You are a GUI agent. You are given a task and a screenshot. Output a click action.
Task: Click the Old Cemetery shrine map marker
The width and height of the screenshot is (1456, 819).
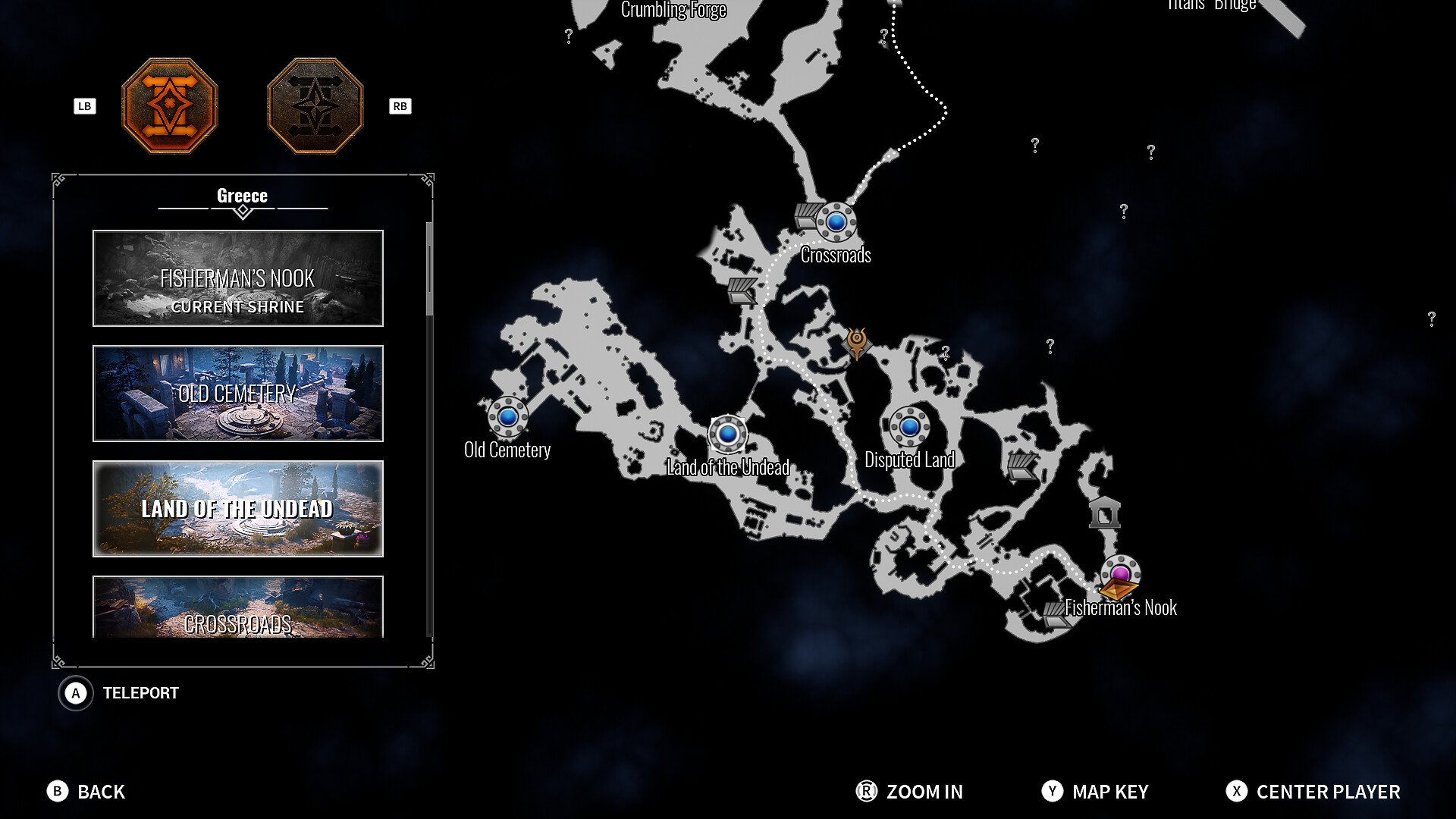tap(507, 416)
